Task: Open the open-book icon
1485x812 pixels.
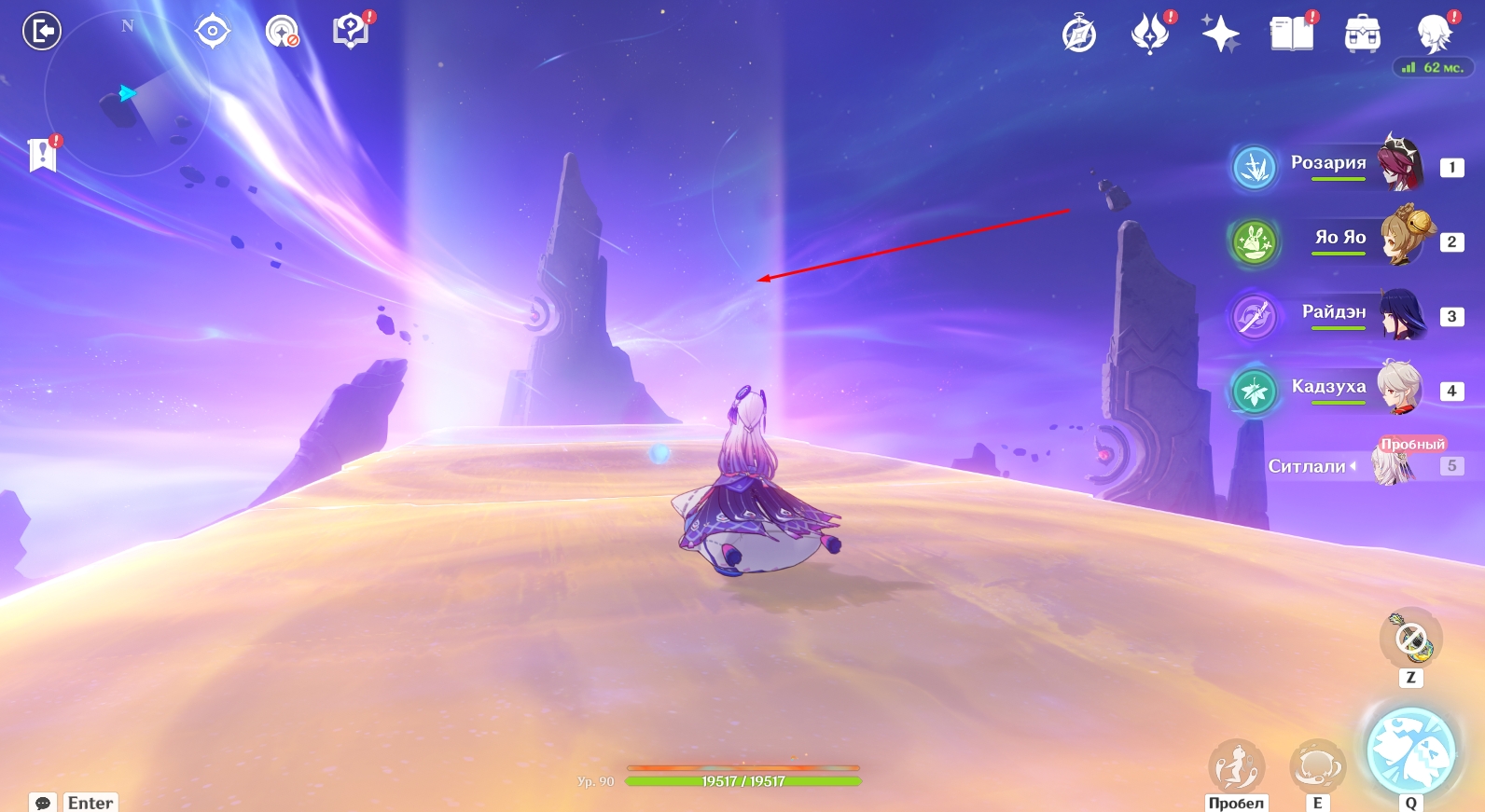Action: tap(1291, 34)
